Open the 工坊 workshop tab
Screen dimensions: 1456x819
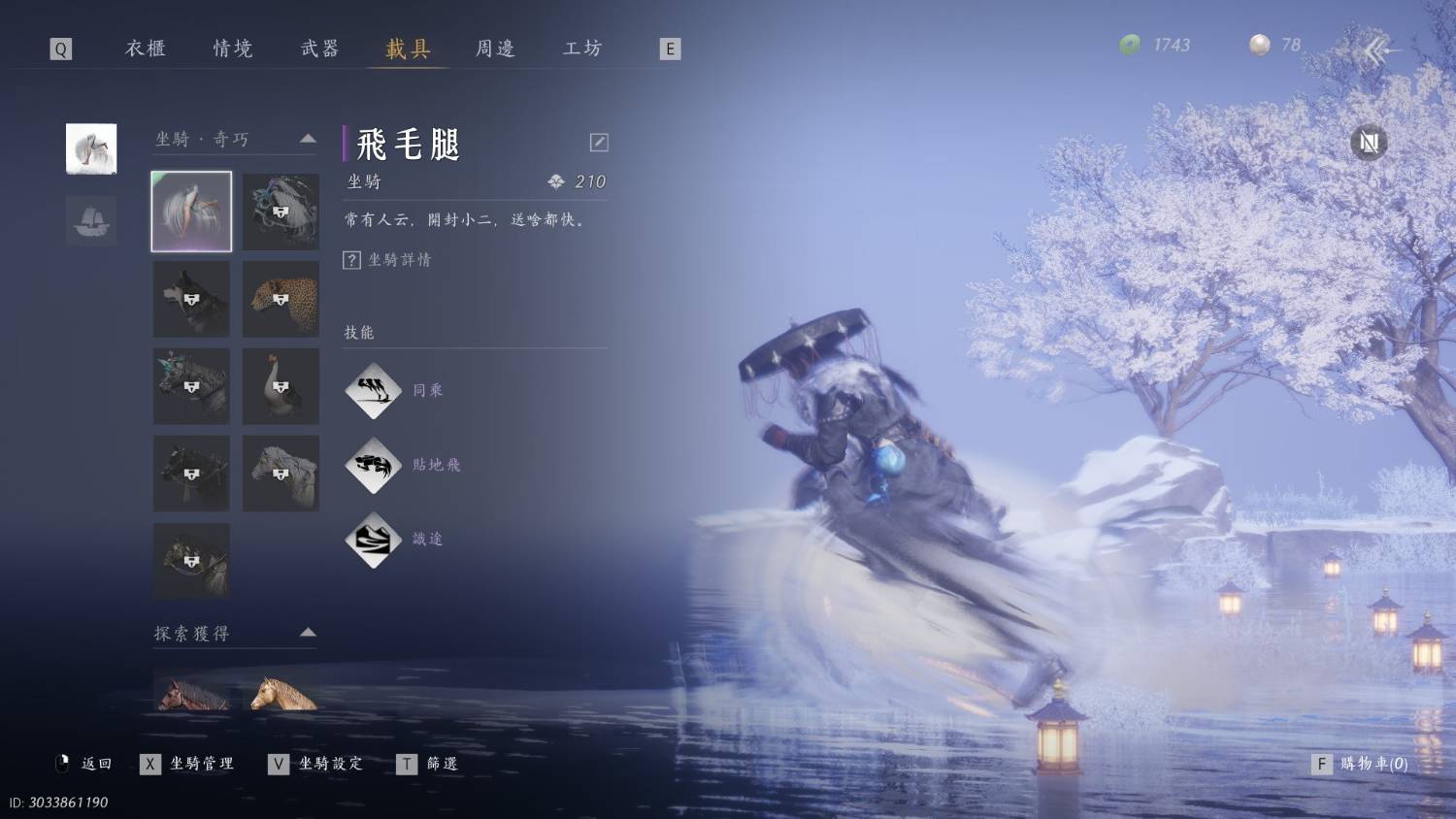582,49
